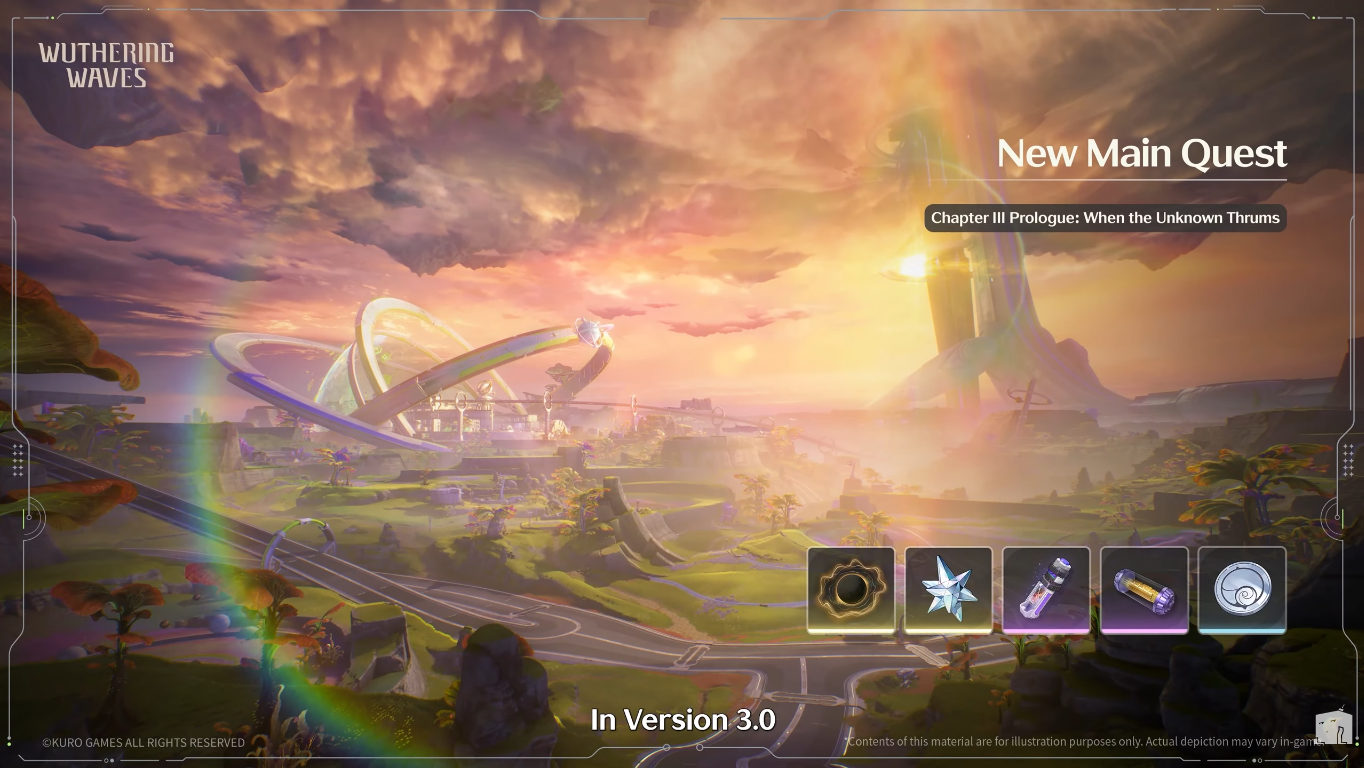Select the Astrite crystal star reward

948,590
